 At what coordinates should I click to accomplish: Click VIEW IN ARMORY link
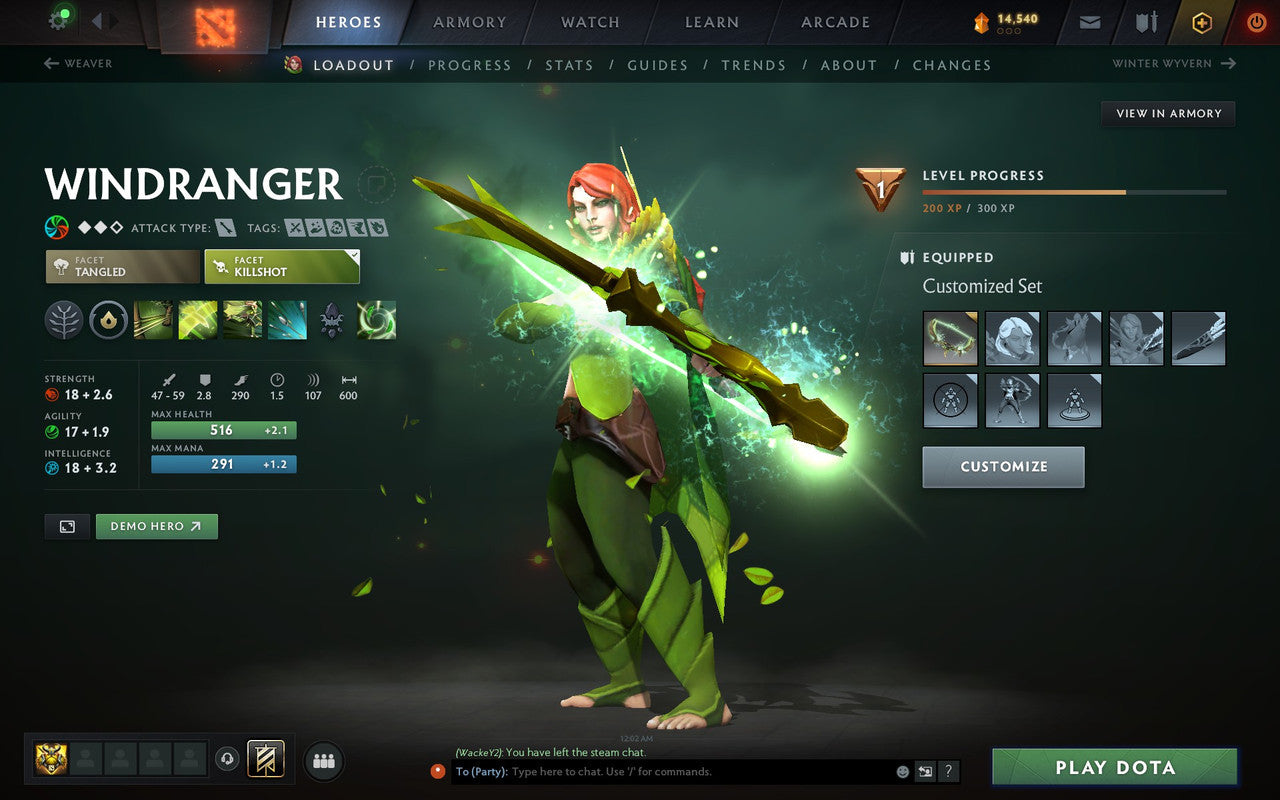(x=1167, y=113)
